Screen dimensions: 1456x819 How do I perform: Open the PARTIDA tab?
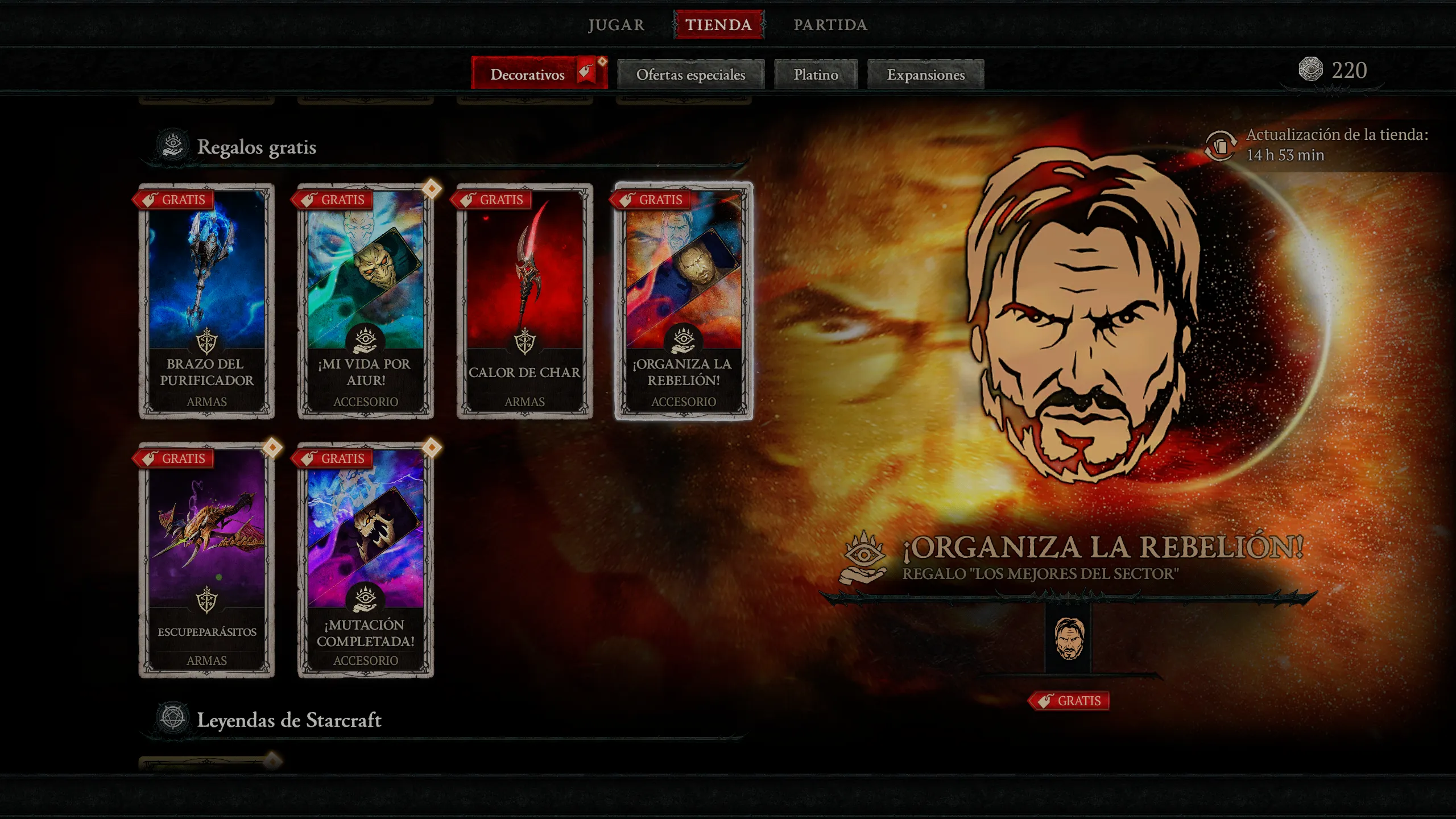click(830, 25)
